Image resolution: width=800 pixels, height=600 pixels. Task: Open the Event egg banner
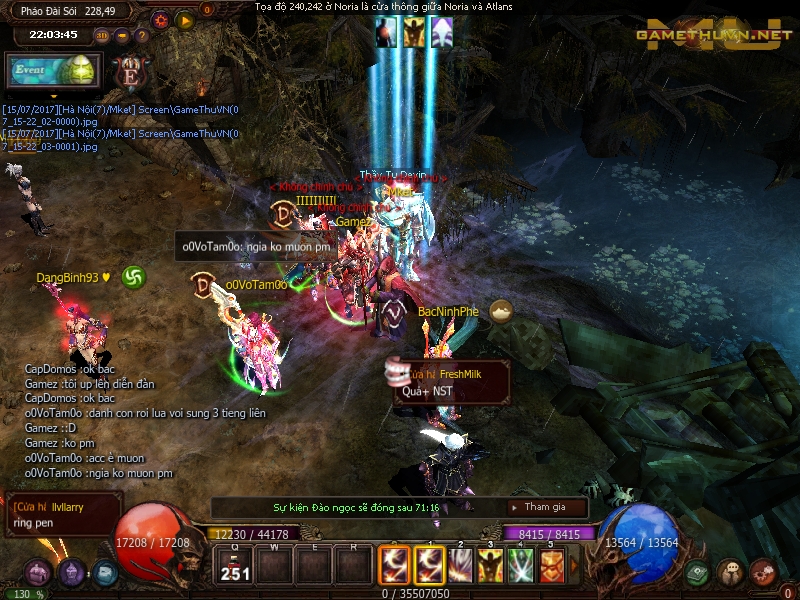tap(50, 72)
